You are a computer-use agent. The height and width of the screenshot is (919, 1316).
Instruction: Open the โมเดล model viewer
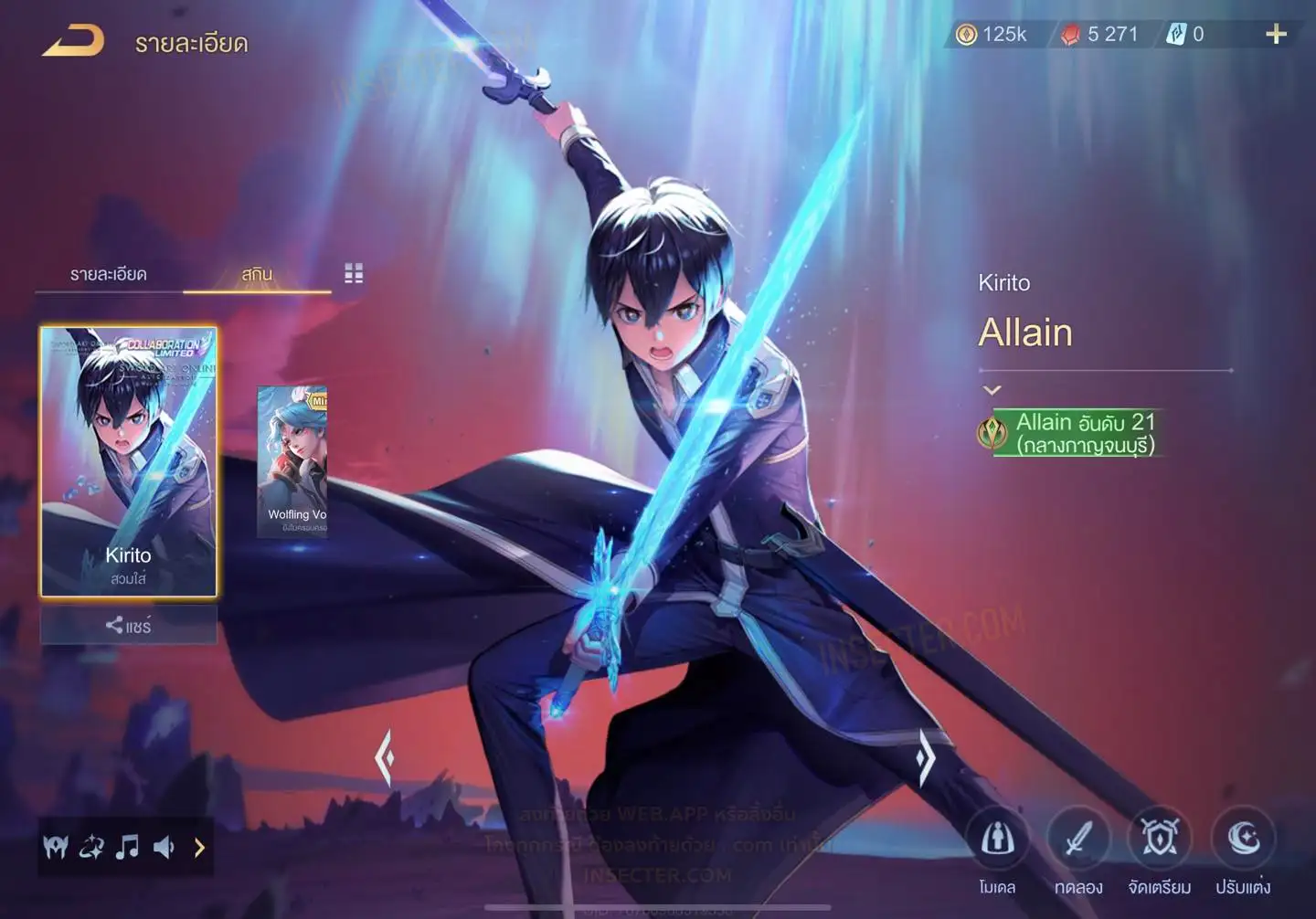(997, 839)
